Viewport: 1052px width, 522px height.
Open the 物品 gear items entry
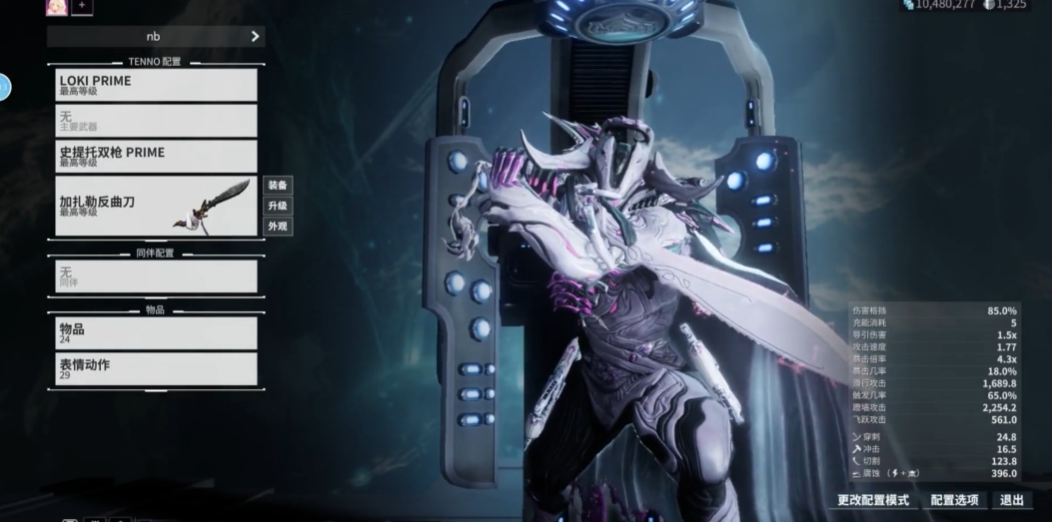point(156,333)
